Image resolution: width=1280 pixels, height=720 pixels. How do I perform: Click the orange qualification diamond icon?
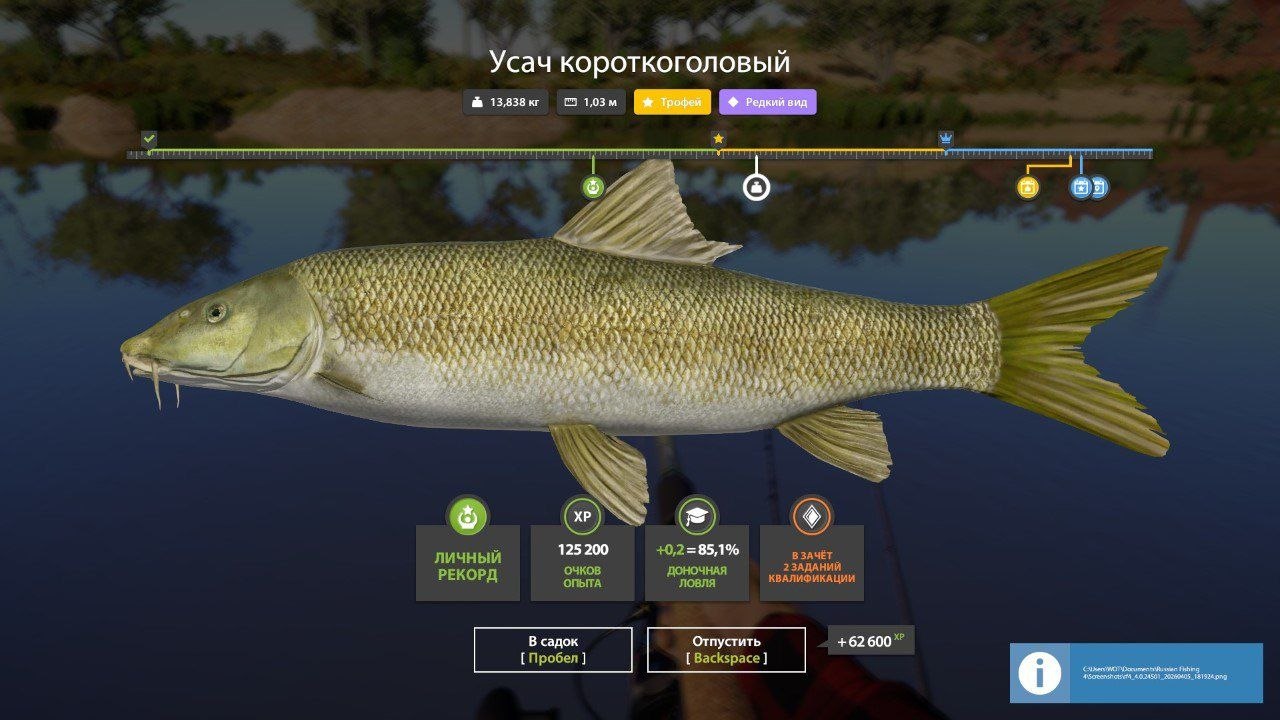click(x=812, y=517)
